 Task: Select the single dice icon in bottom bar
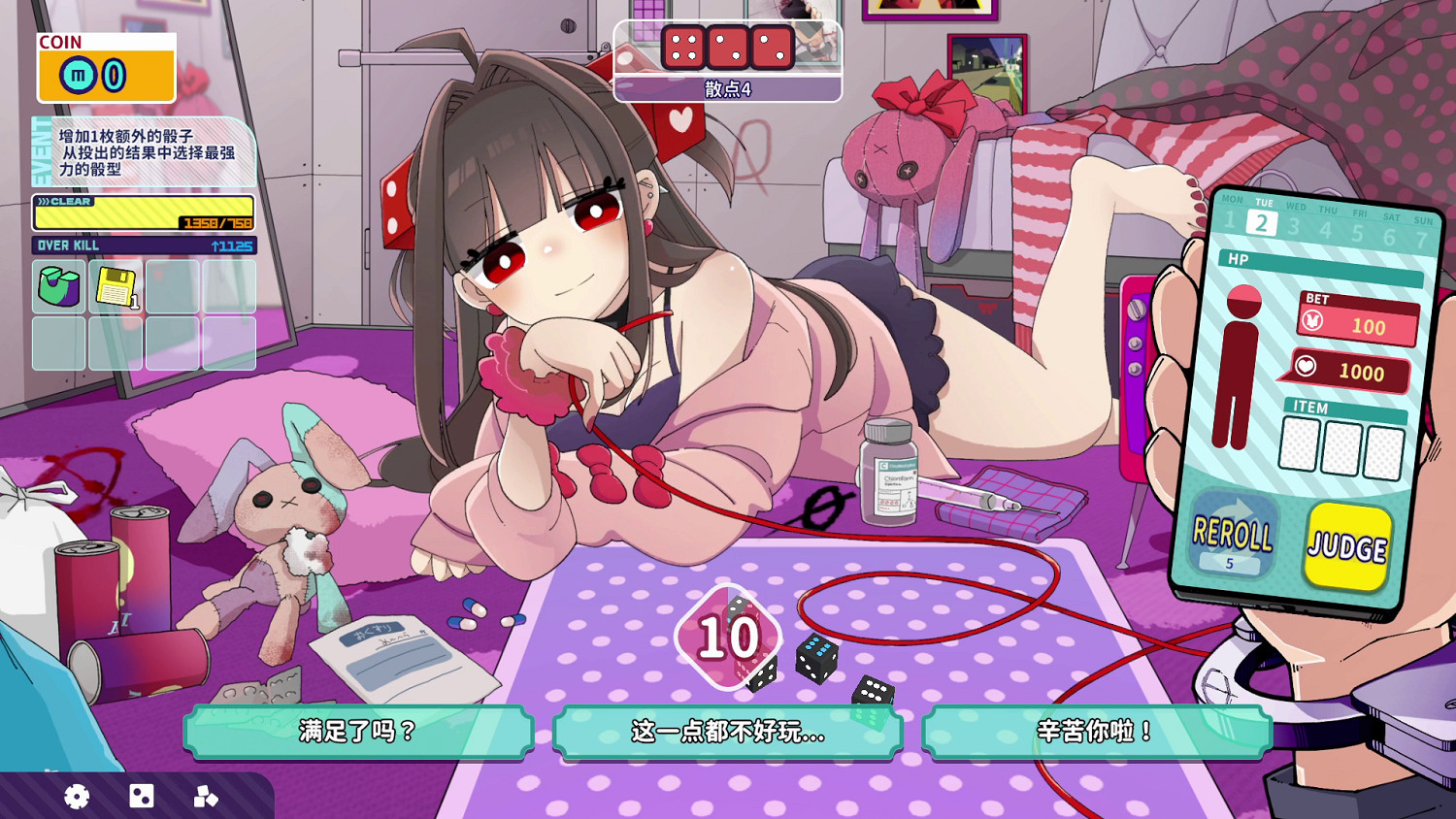click(x=142, y=797)
